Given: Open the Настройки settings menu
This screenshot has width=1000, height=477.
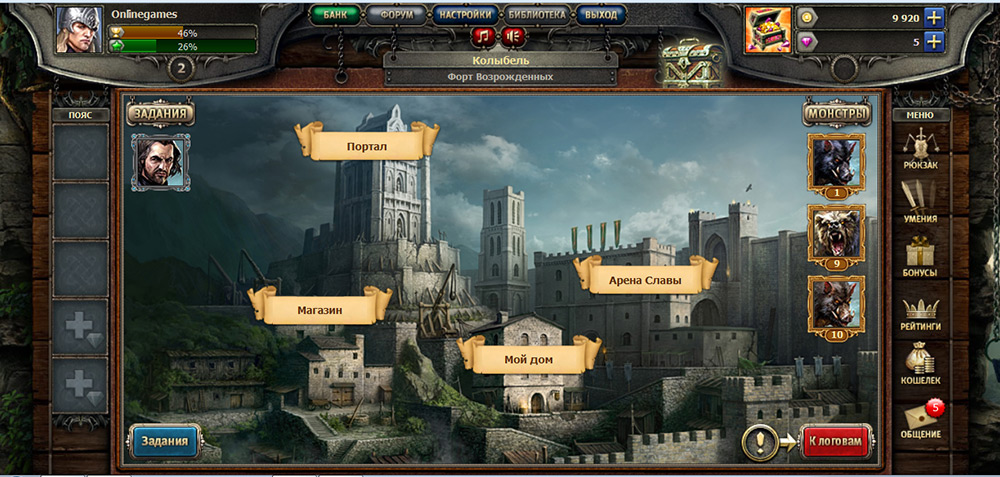Looking at the screenshot, I should click(465, 15).
